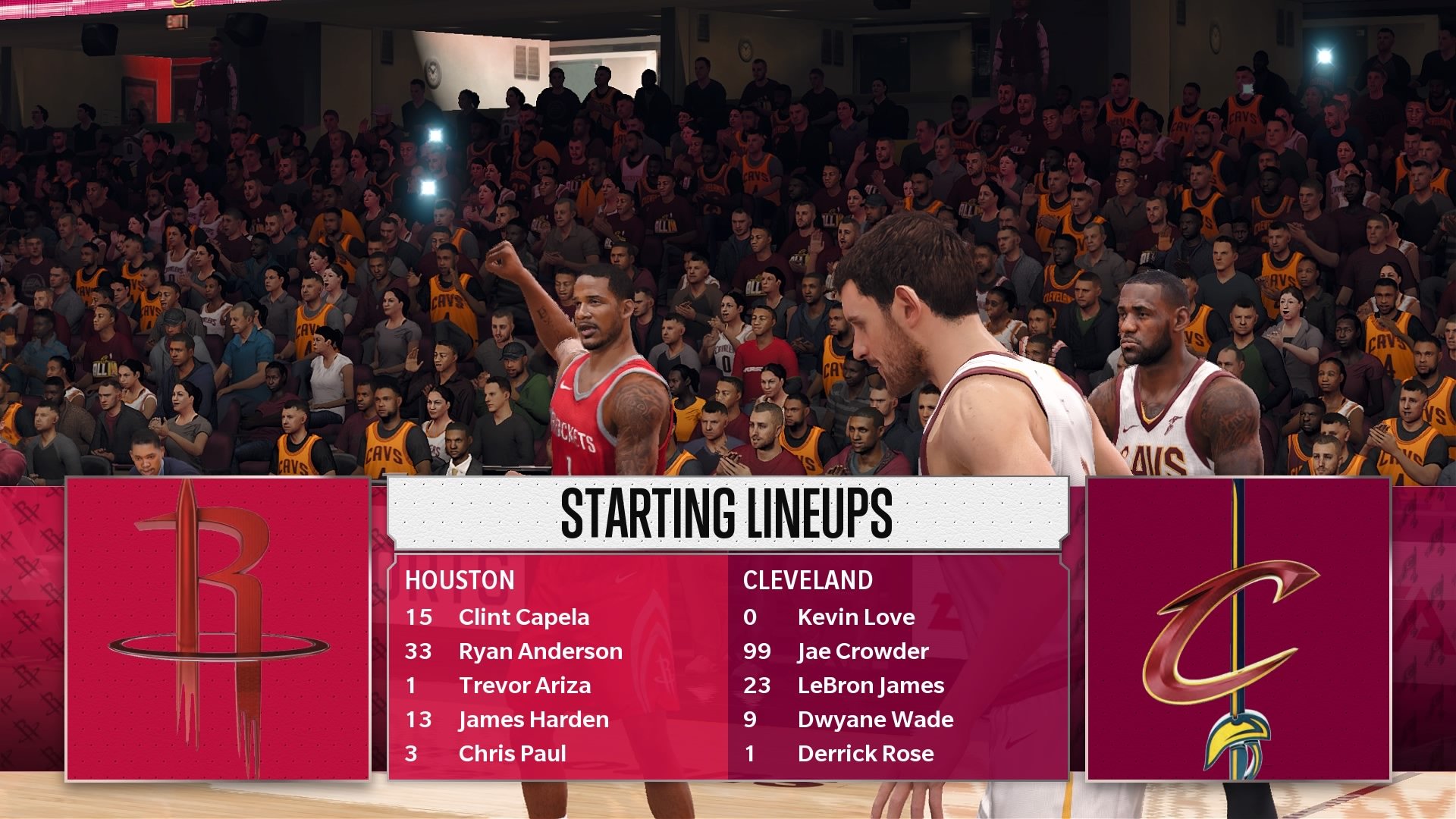Click jersey number 23 beside LeBron James
Screen dimensions: 1456x819
758,686
